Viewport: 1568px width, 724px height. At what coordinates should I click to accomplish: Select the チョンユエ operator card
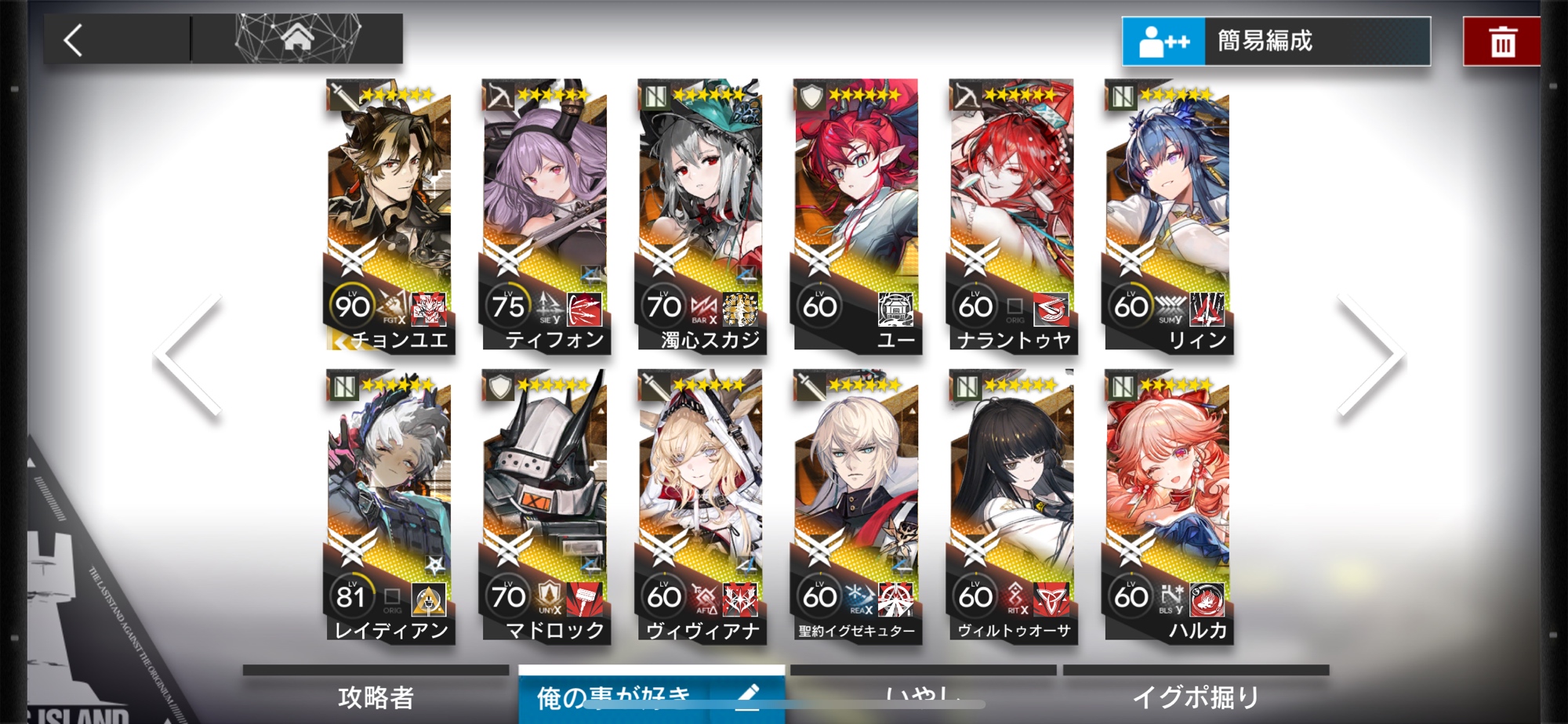coord(389,215)
